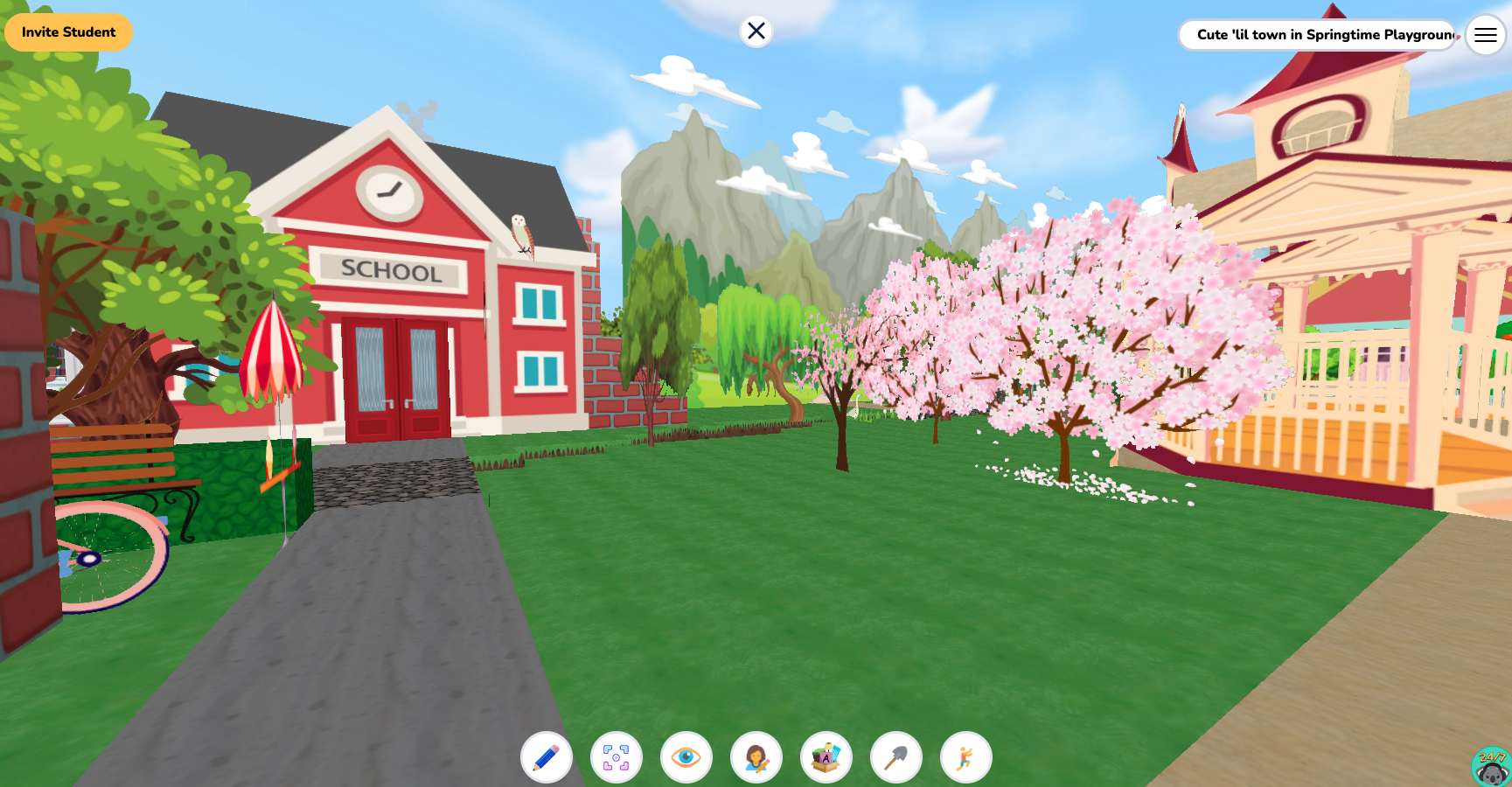The width and height of the screenshot is (1512, 787).
Task: Click the Invite Student button
Action: [x=68, y=31]
